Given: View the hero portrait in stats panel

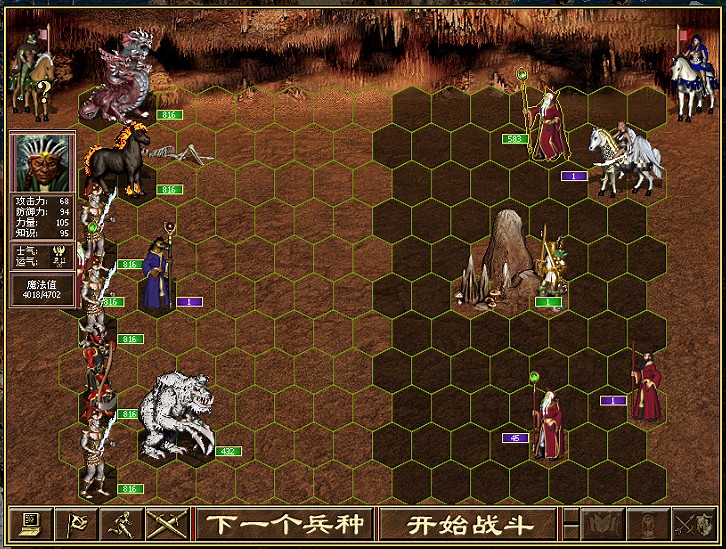Looking at the screenshot, I should coord(42,164).
